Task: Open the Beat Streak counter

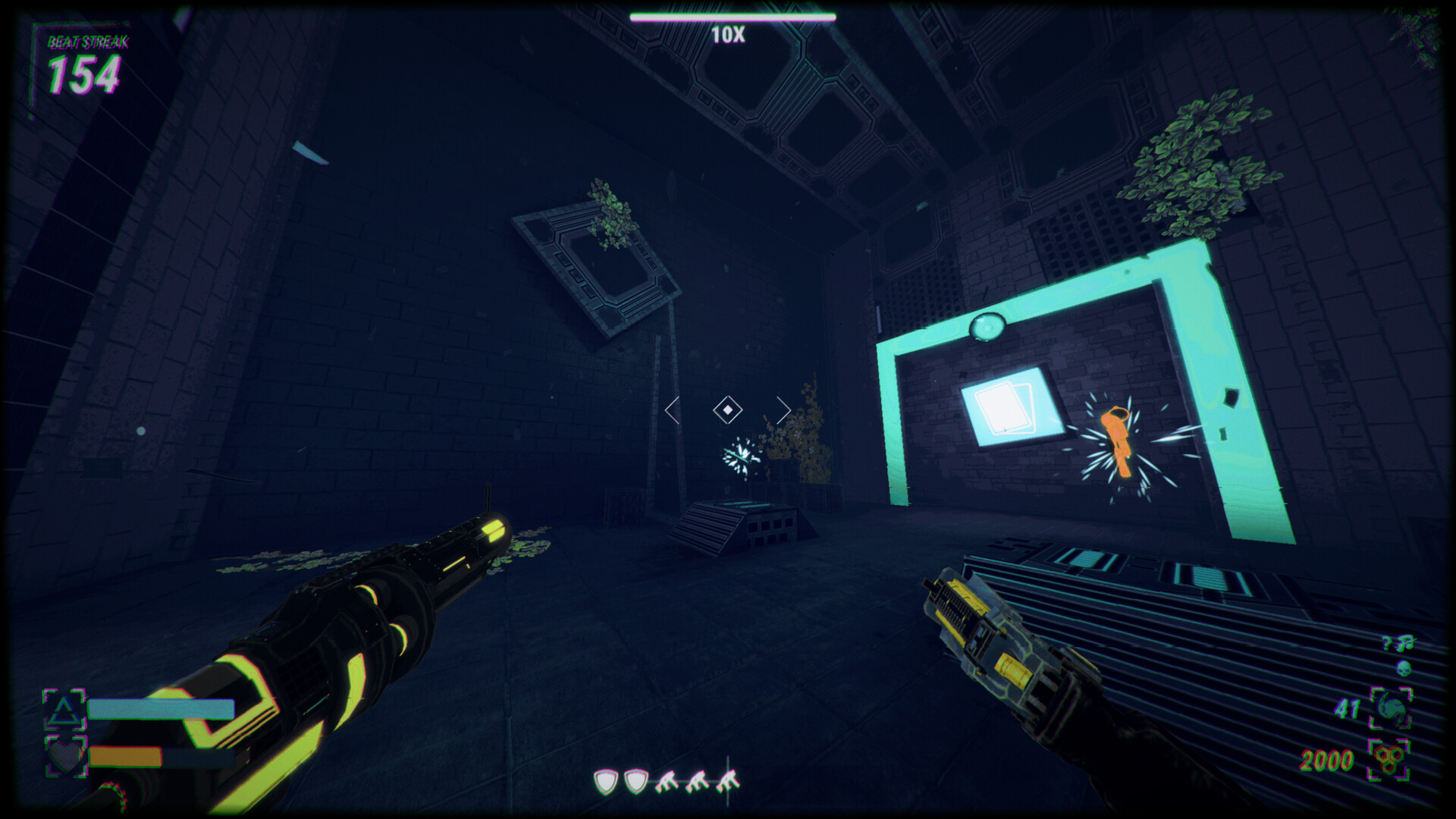Action: click(85, 76)
